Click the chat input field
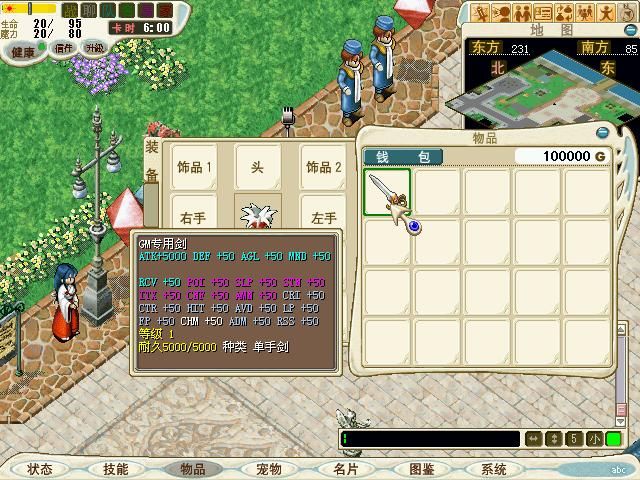The width and height of the screenshot is (640, 480). pos(430,439)
